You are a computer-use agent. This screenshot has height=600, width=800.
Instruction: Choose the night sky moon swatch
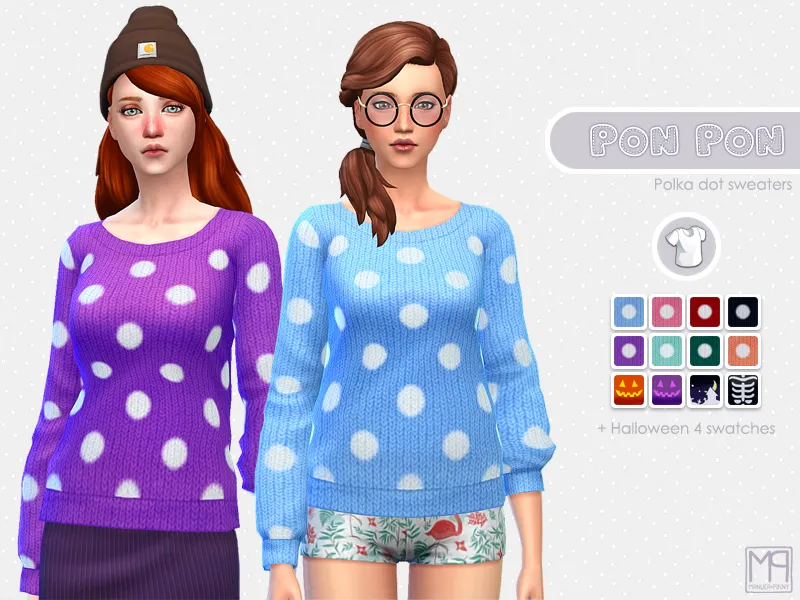click(704, 388)
